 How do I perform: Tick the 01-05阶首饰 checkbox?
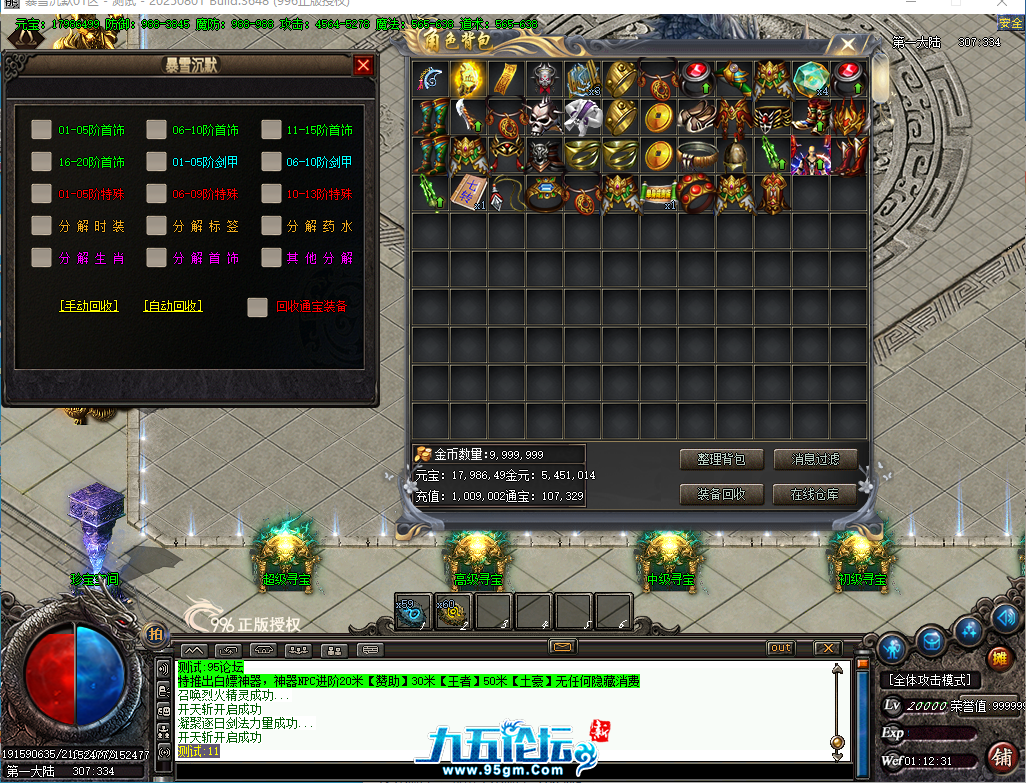(x=41, y=129)
